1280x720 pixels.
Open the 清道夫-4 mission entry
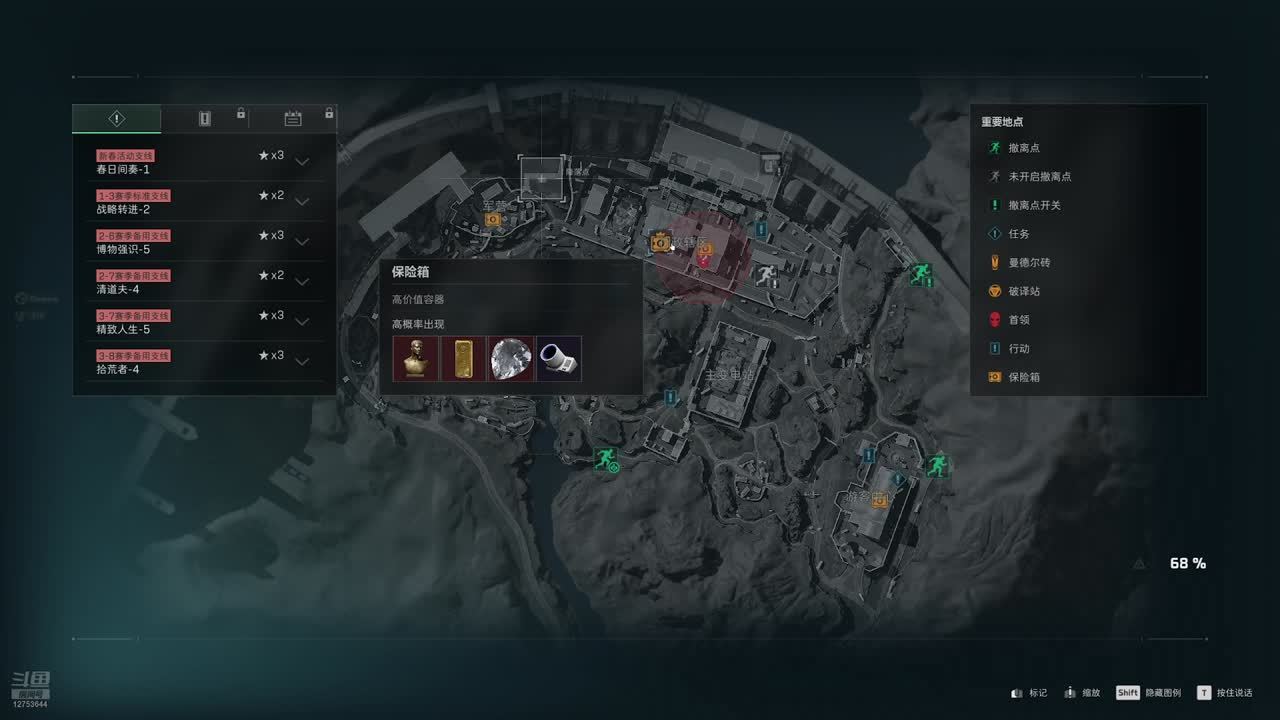click(x=200, y=282)
